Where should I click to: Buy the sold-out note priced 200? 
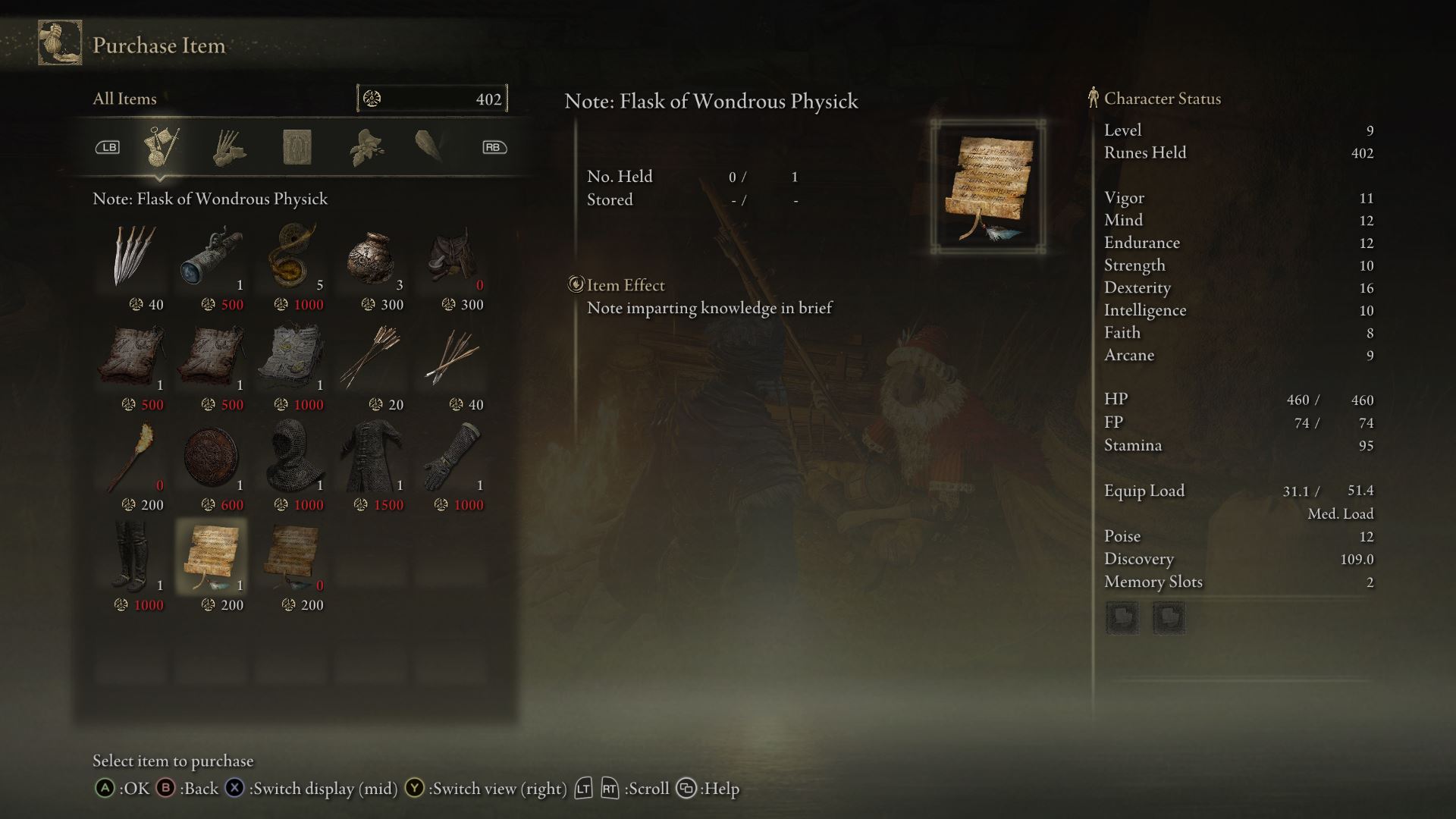click(x=293, y=557)
